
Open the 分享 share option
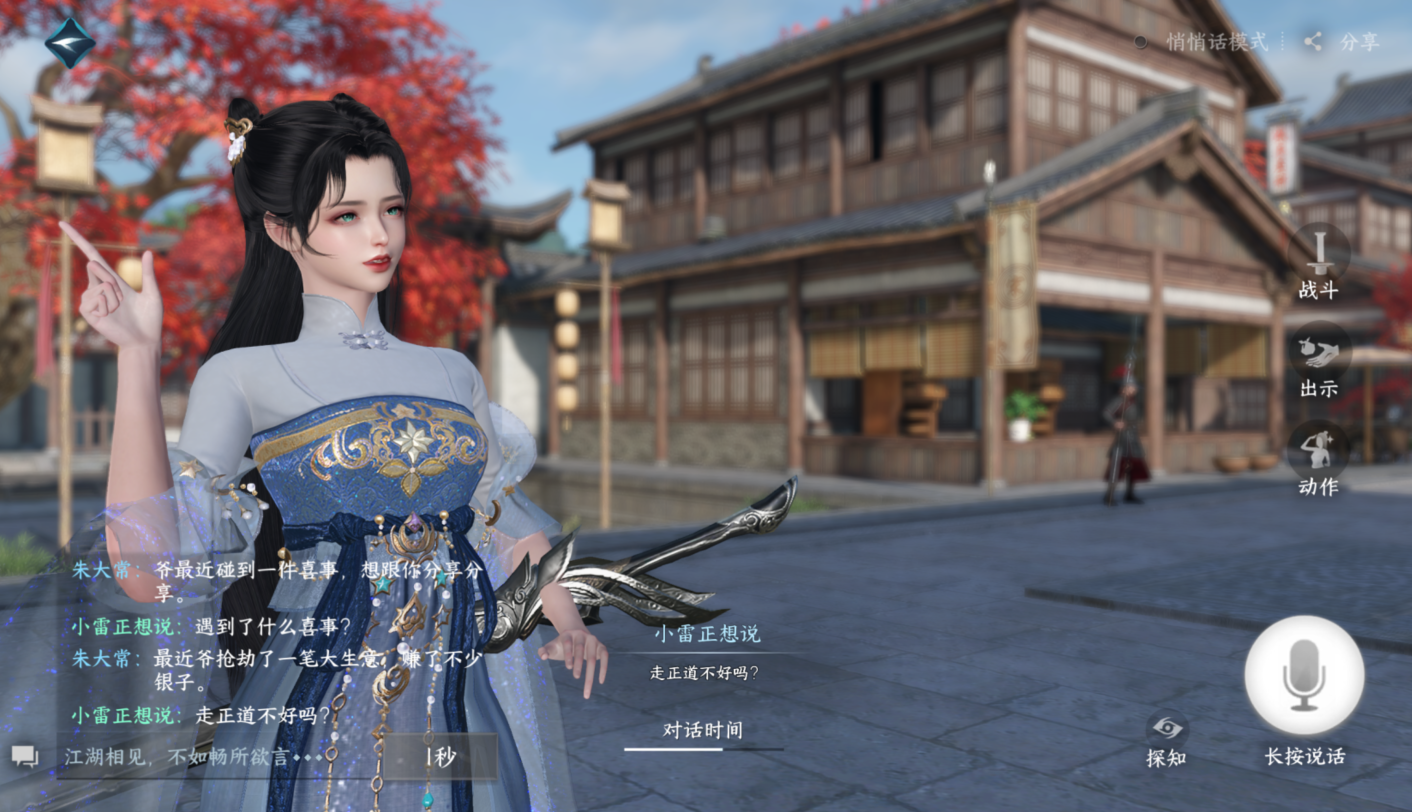pyautogui.click(x=1343, y=42)
